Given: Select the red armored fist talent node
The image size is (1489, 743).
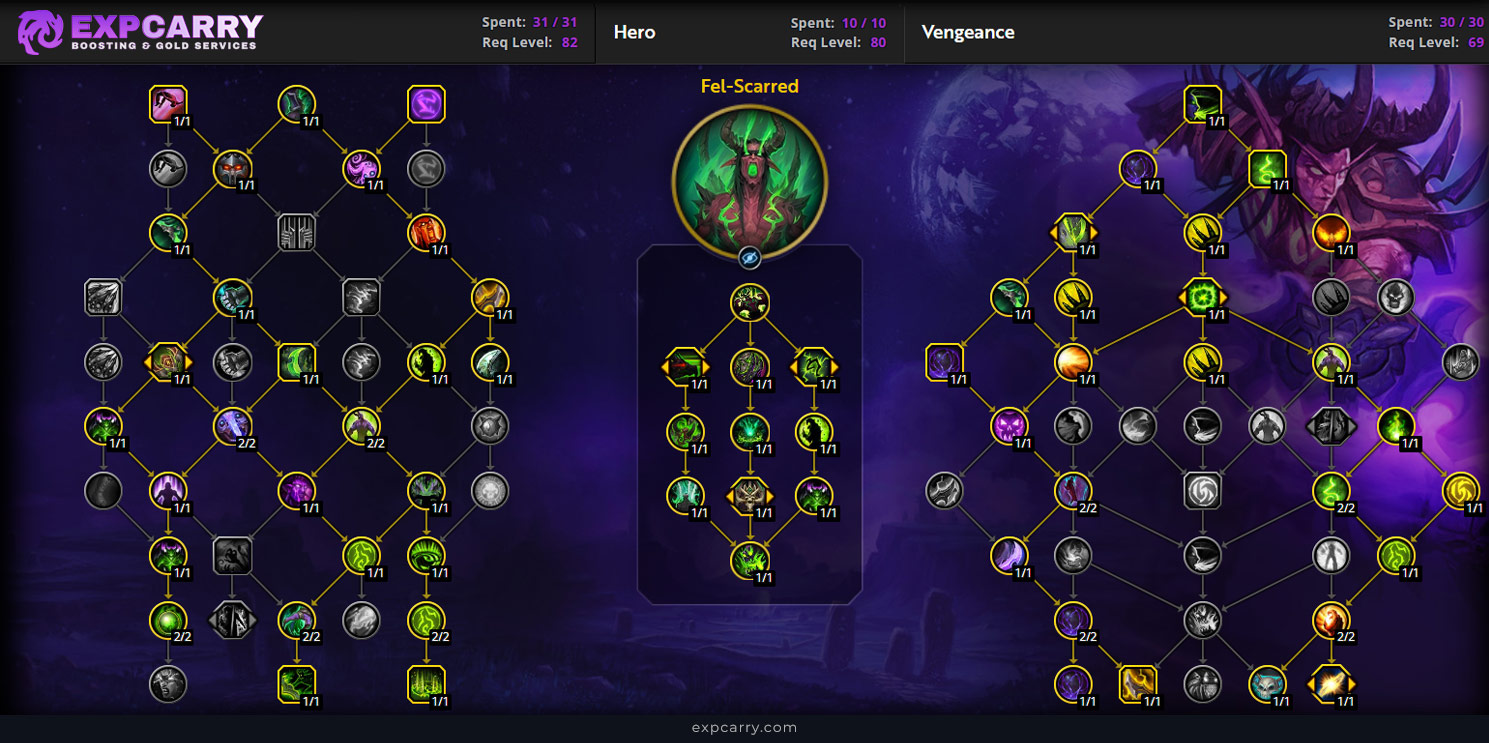Looking at the screenshot, I should [426, 233].
